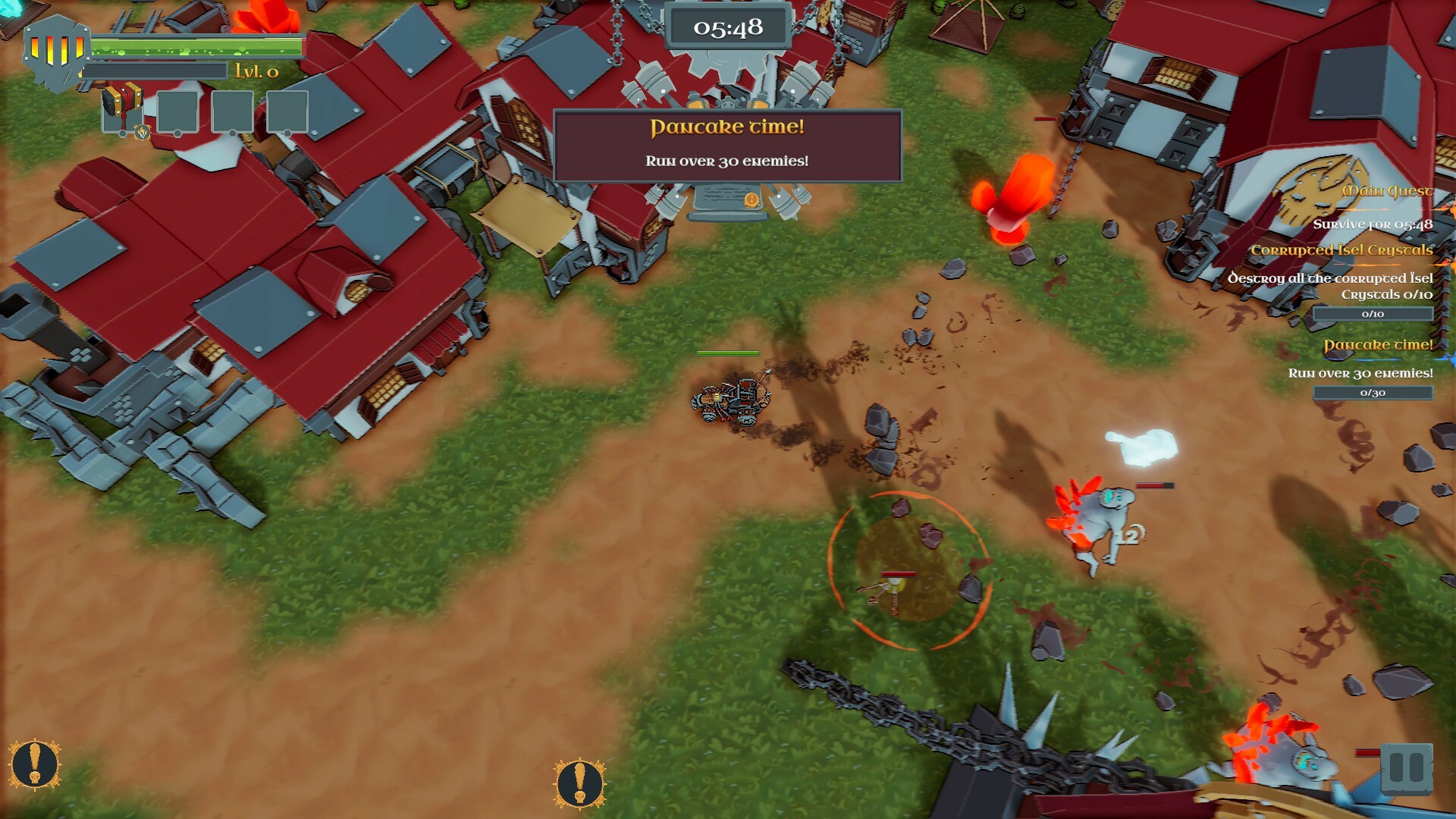Dismiss the Run over 30 enemies popup
1456x819 pixels.
click(726, 159)
